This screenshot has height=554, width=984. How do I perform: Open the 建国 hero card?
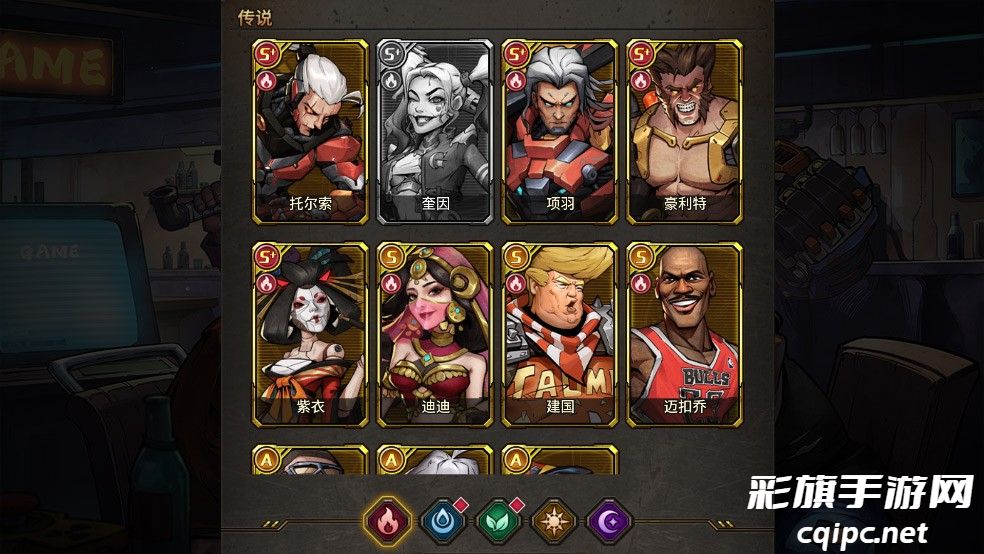pyautogui.click(x=559, y=334)
